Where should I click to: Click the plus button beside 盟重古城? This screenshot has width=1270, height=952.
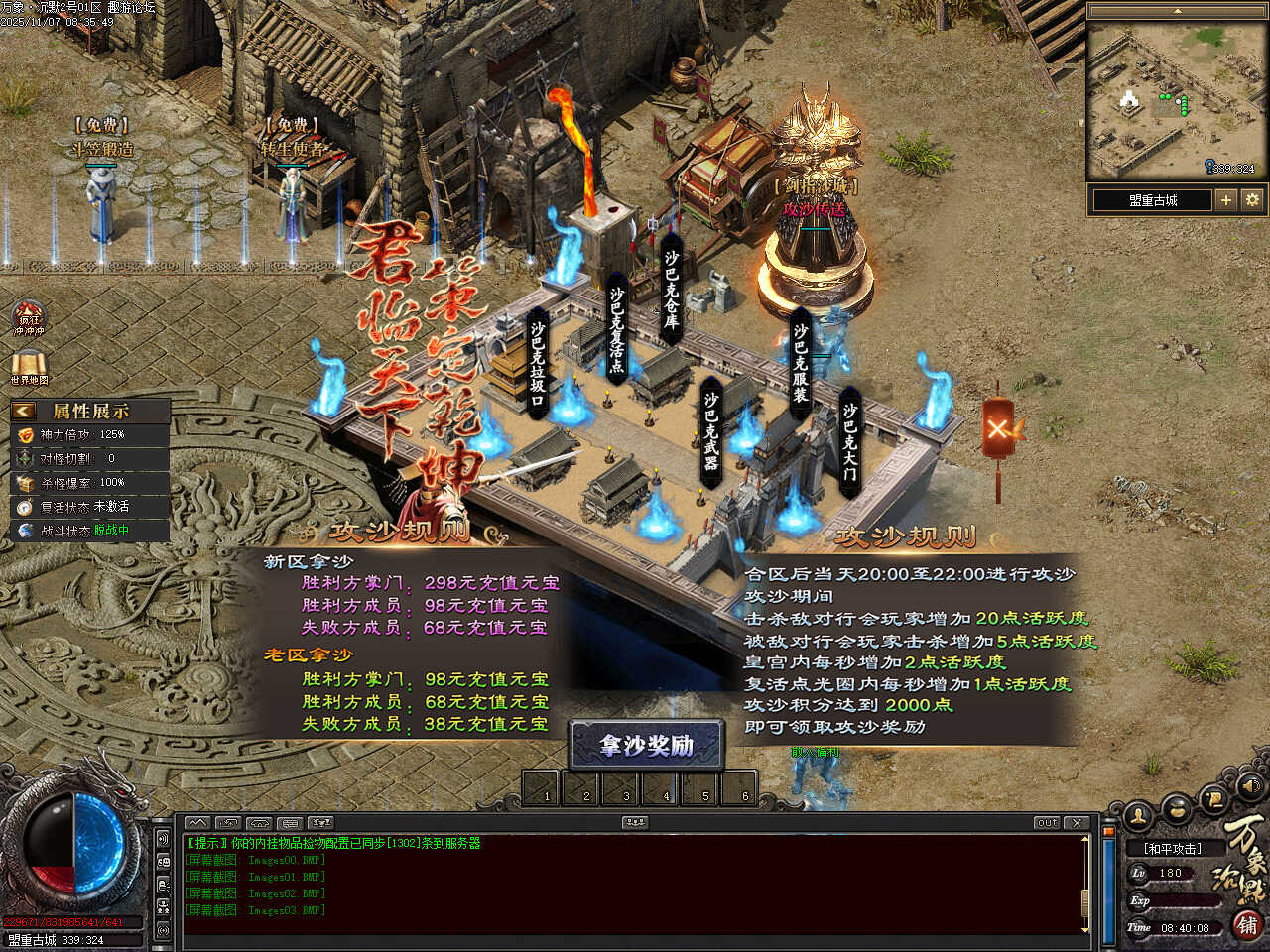click(x=1226, y=200)
